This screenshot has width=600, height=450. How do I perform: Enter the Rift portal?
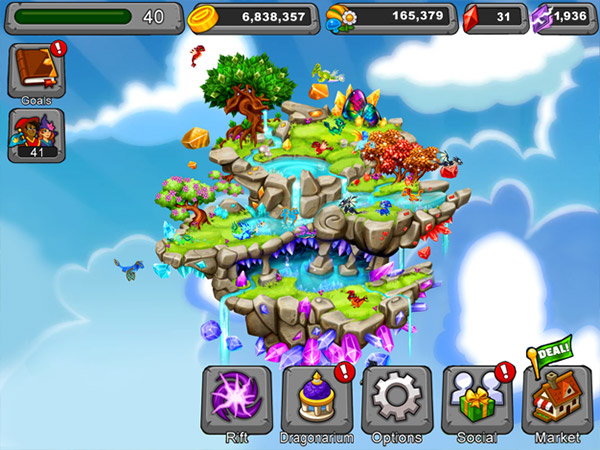[x=237, y=400]
